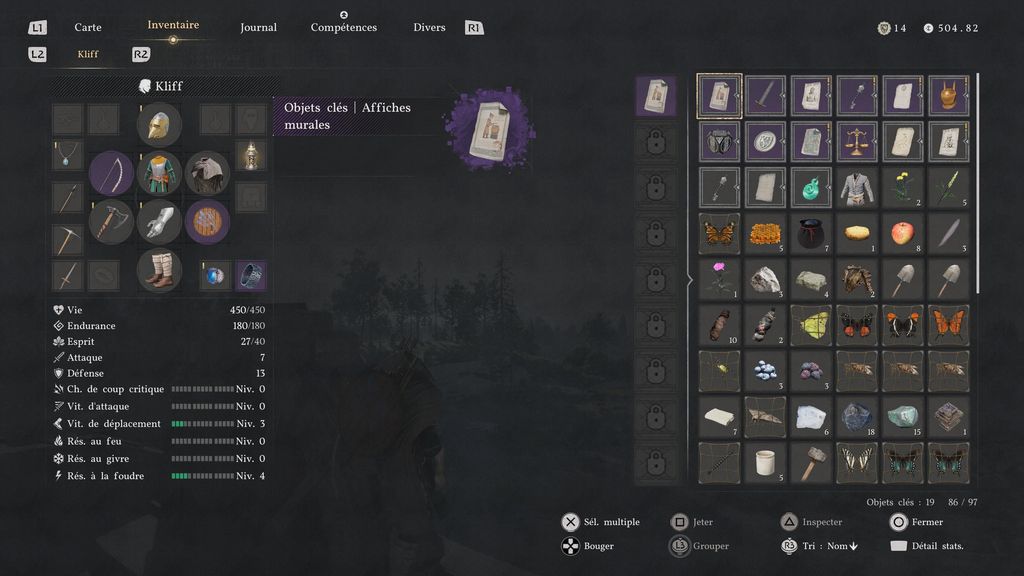
Task: Select the green chest armor slot
Action: (x=159, y=173)
